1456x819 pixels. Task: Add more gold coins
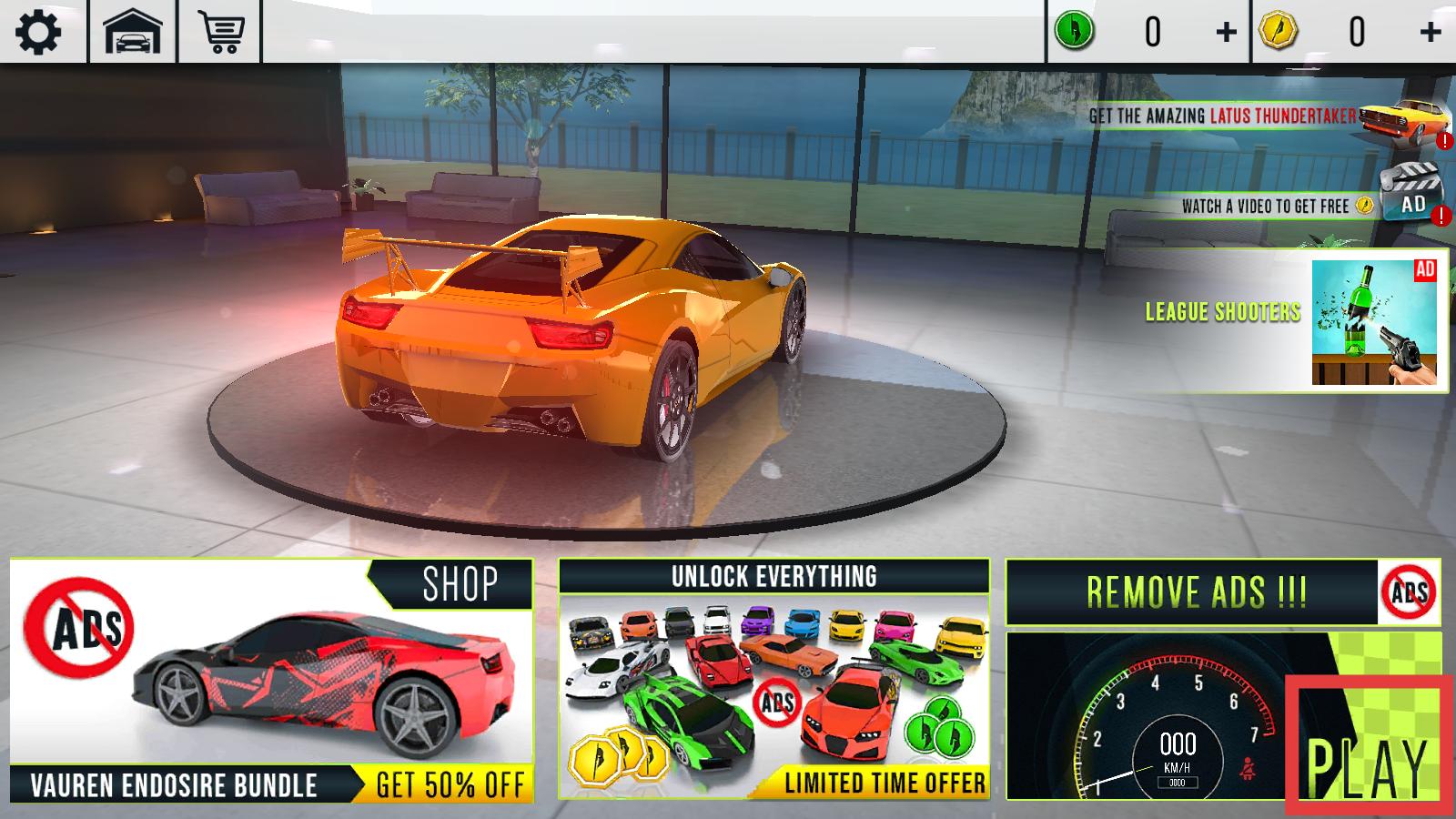1430,33
